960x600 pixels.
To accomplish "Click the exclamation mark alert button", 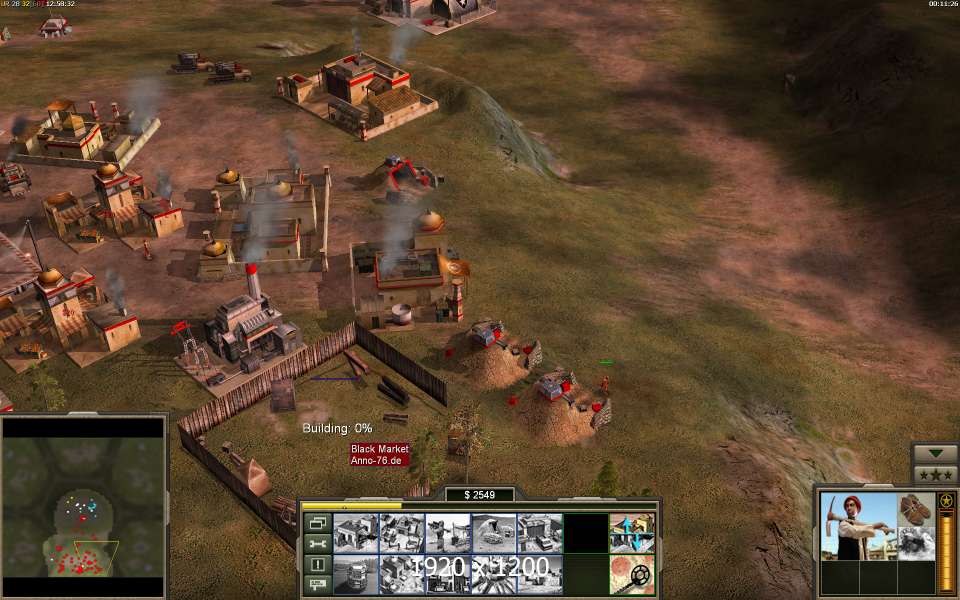I will click(x=318, y=564).
